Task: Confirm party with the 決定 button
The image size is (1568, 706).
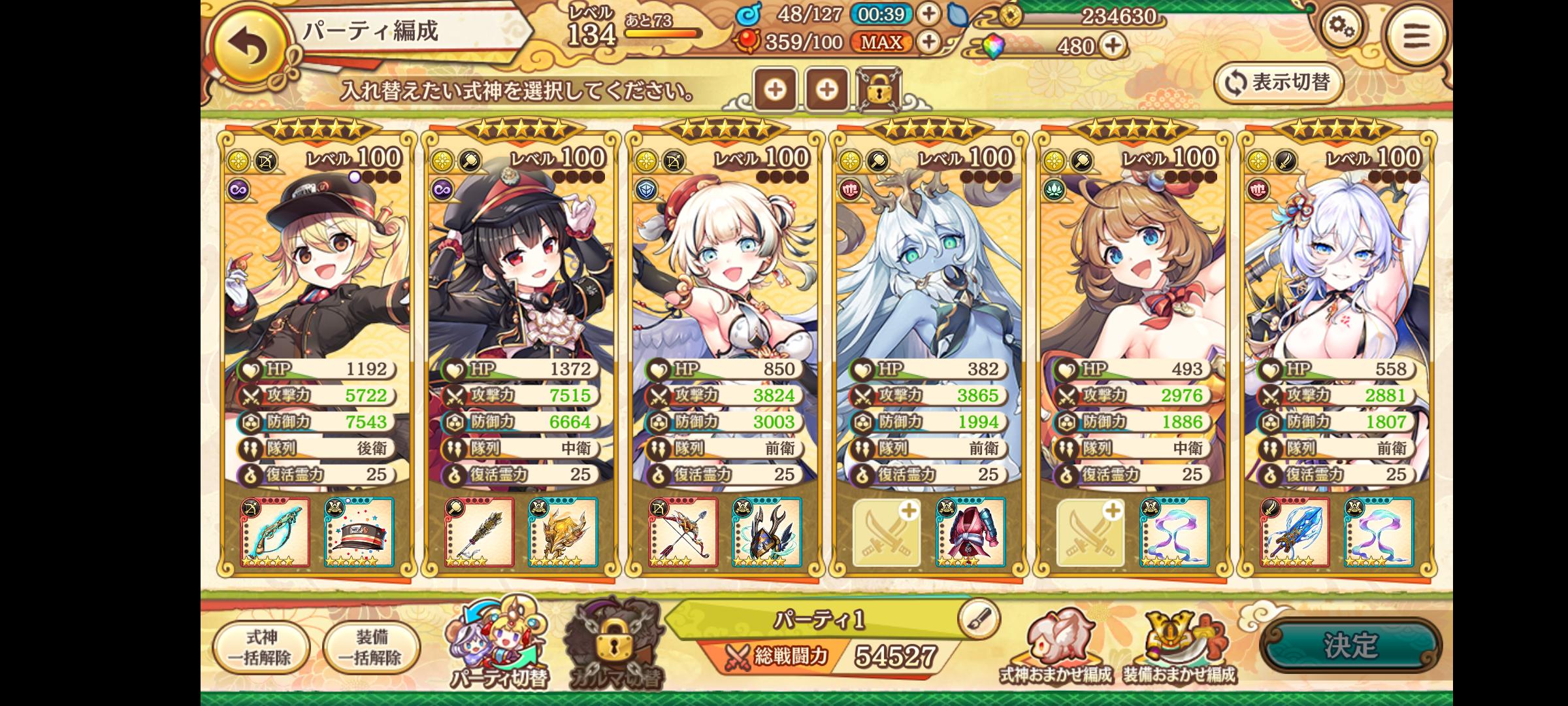Action: coord(1350,645)
